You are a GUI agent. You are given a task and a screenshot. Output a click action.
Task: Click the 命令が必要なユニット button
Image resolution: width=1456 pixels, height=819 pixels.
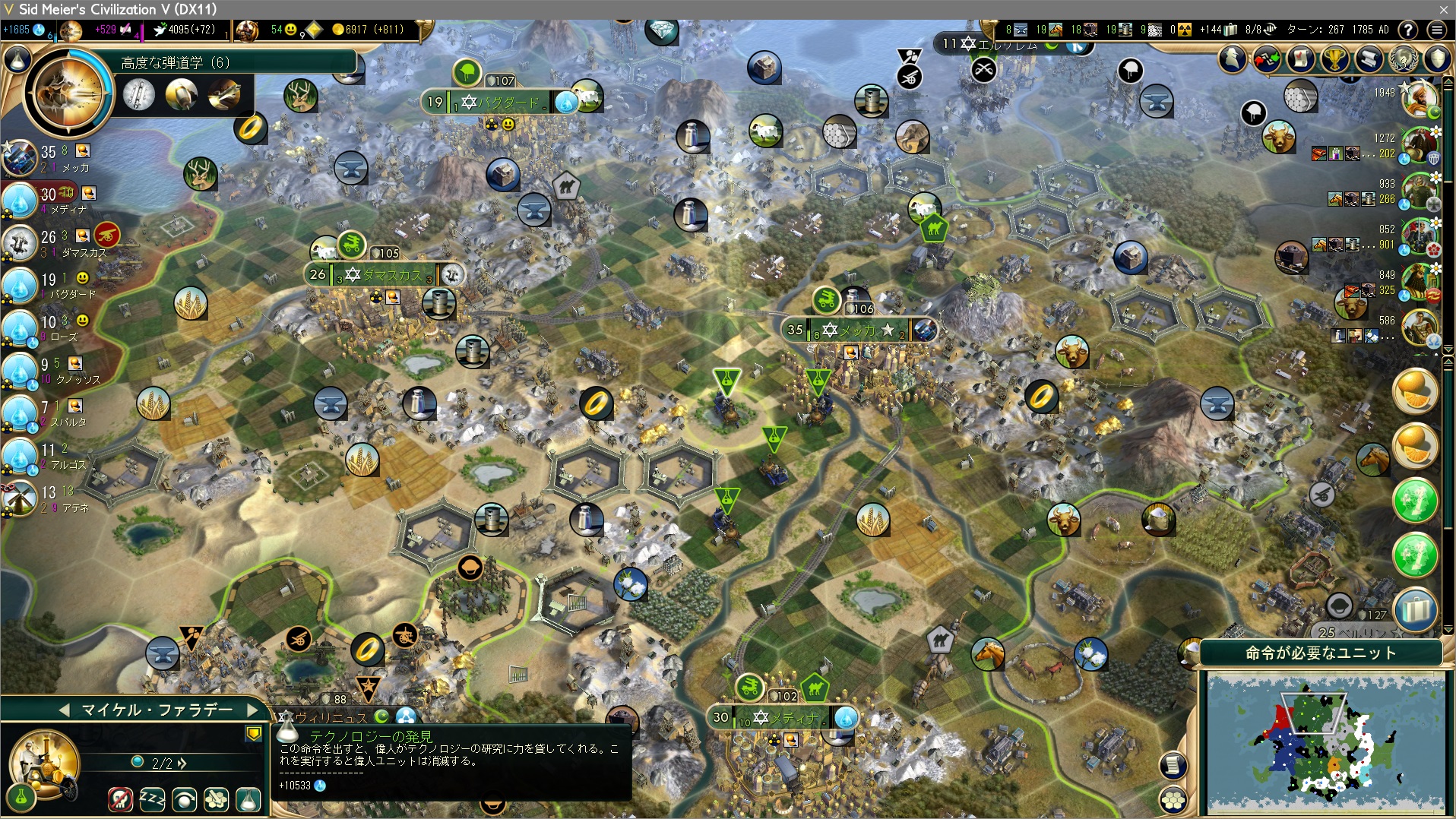pyautogui.click(x=1320, y=653)
